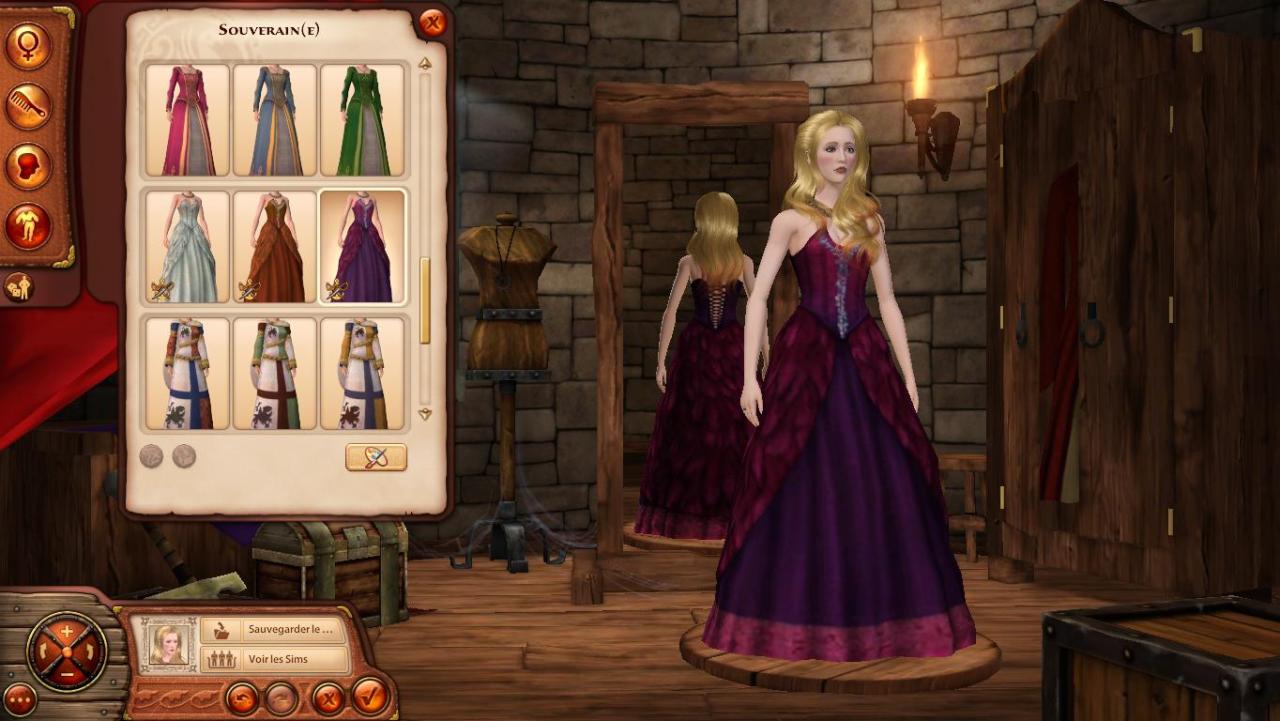Undo the last change
Image resolution: width=1280 pixels, height=721 pixels.
point(241,697)
